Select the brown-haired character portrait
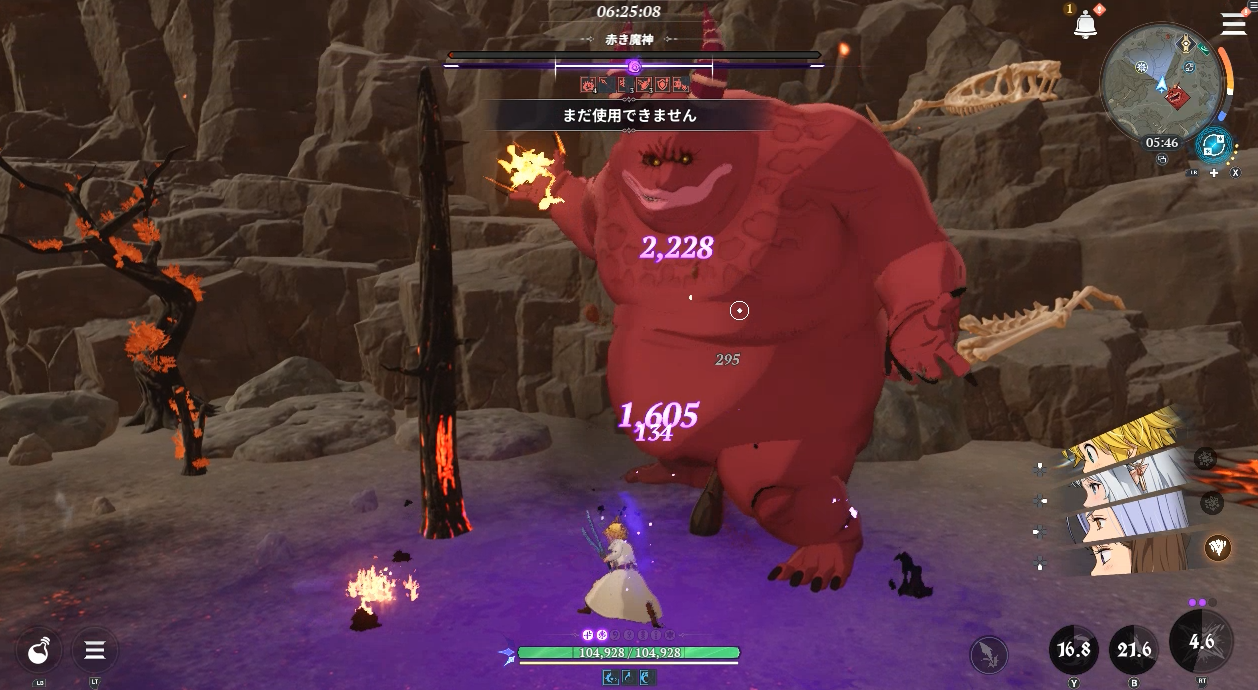Image resolution: width=1258 pixels, height=690 pixels. [x=1130, y=555]
